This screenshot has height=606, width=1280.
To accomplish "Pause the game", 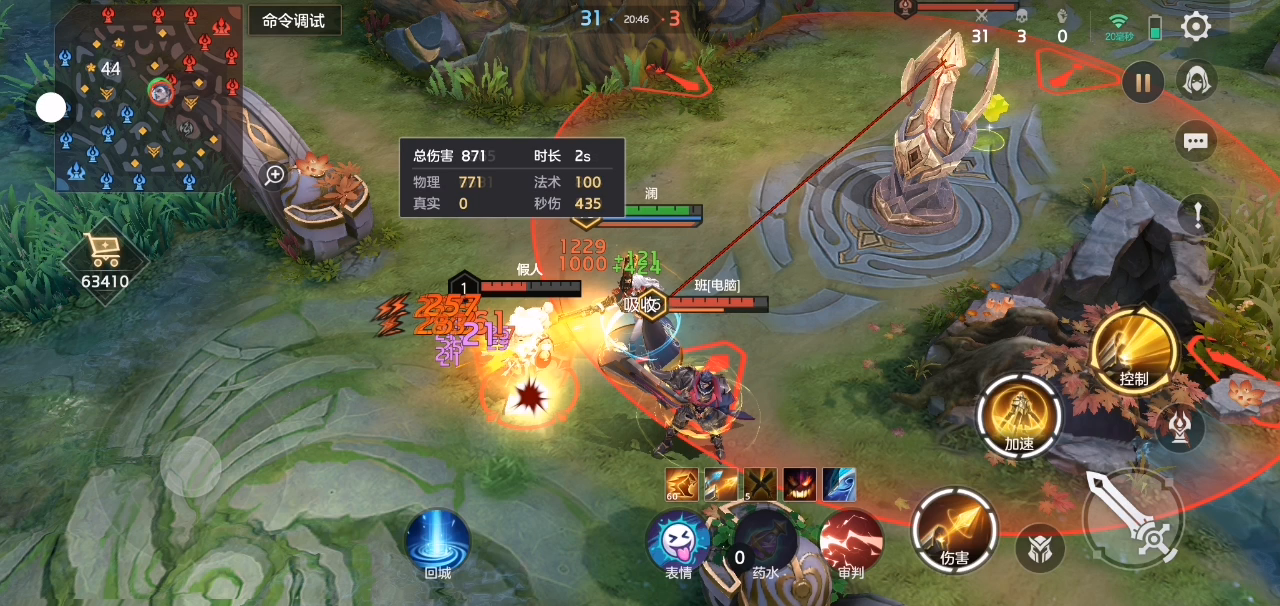I will (1143, 81).
